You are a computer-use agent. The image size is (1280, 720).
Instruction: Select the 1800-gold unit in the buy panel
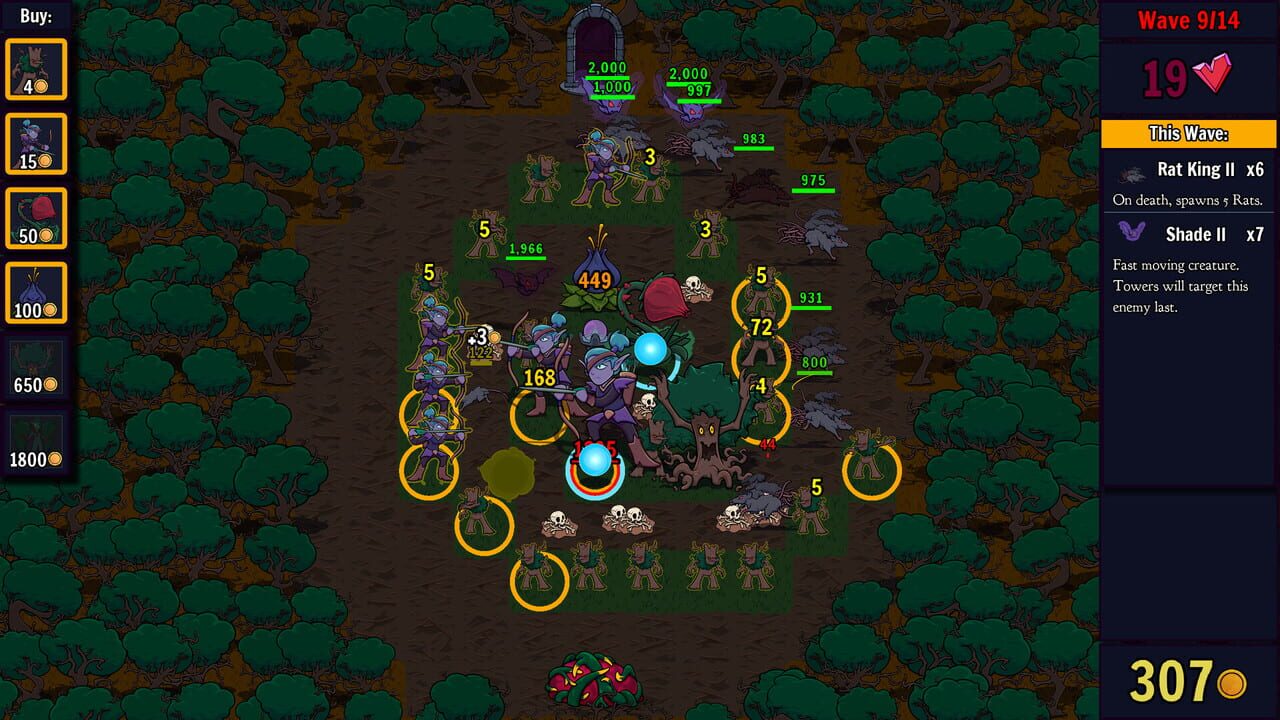pyautogui.click(x=37, y=438)
